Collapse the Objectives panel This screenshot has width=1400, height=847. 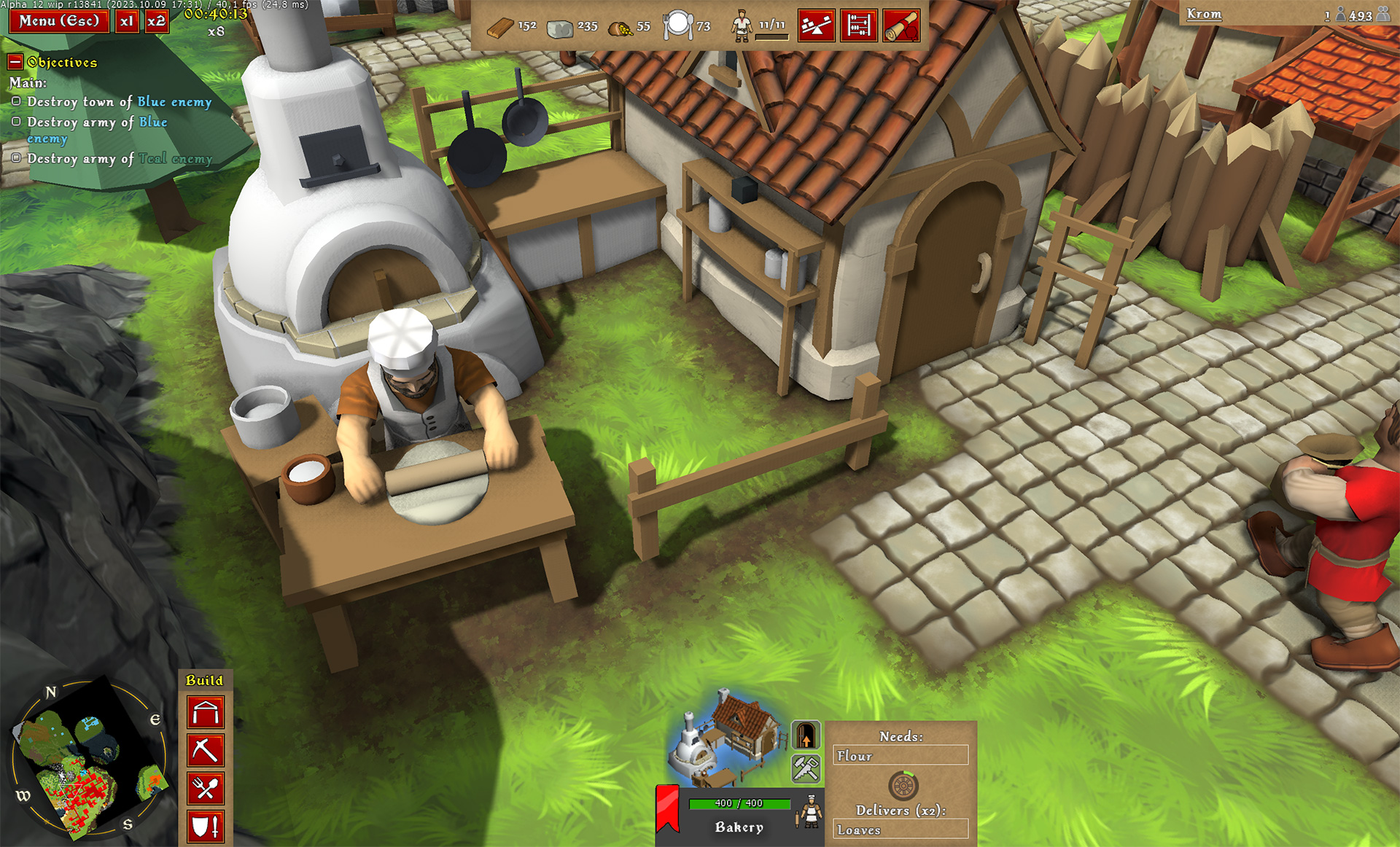tap(17, 63)
